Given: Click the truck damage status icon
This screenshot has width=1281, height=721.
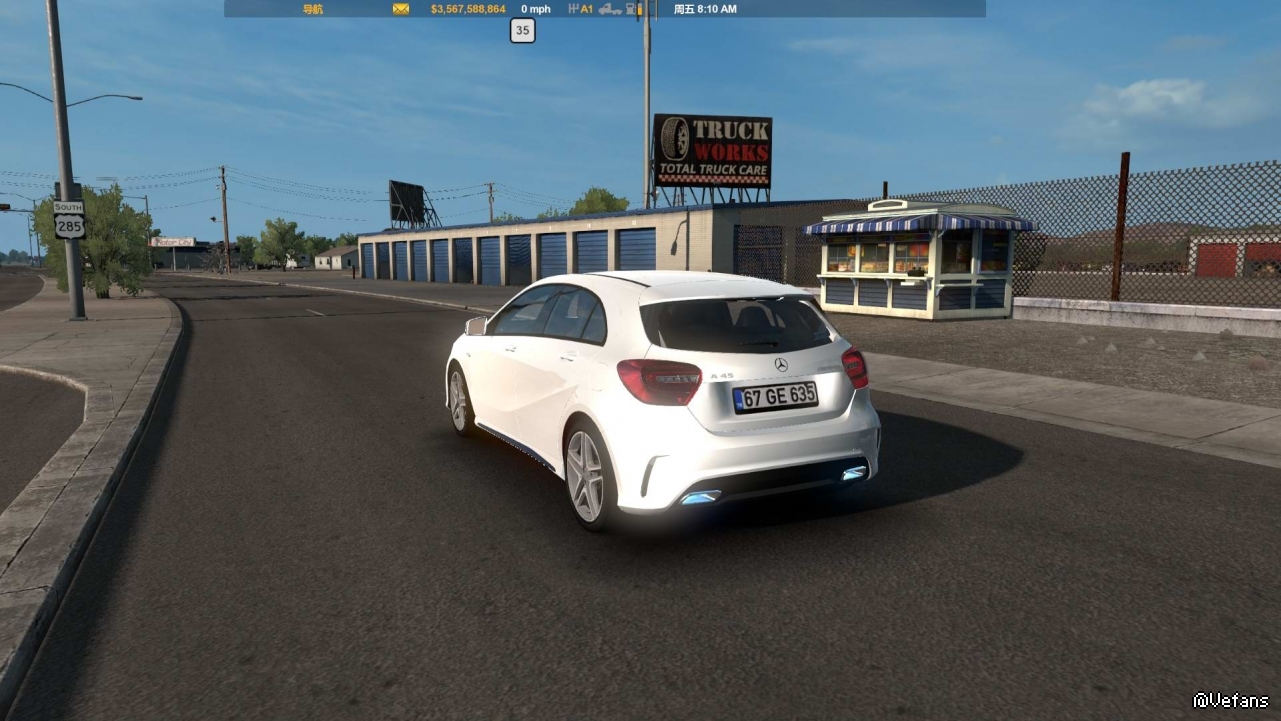Looking at the screenshot, I should [x=610, y=9].
